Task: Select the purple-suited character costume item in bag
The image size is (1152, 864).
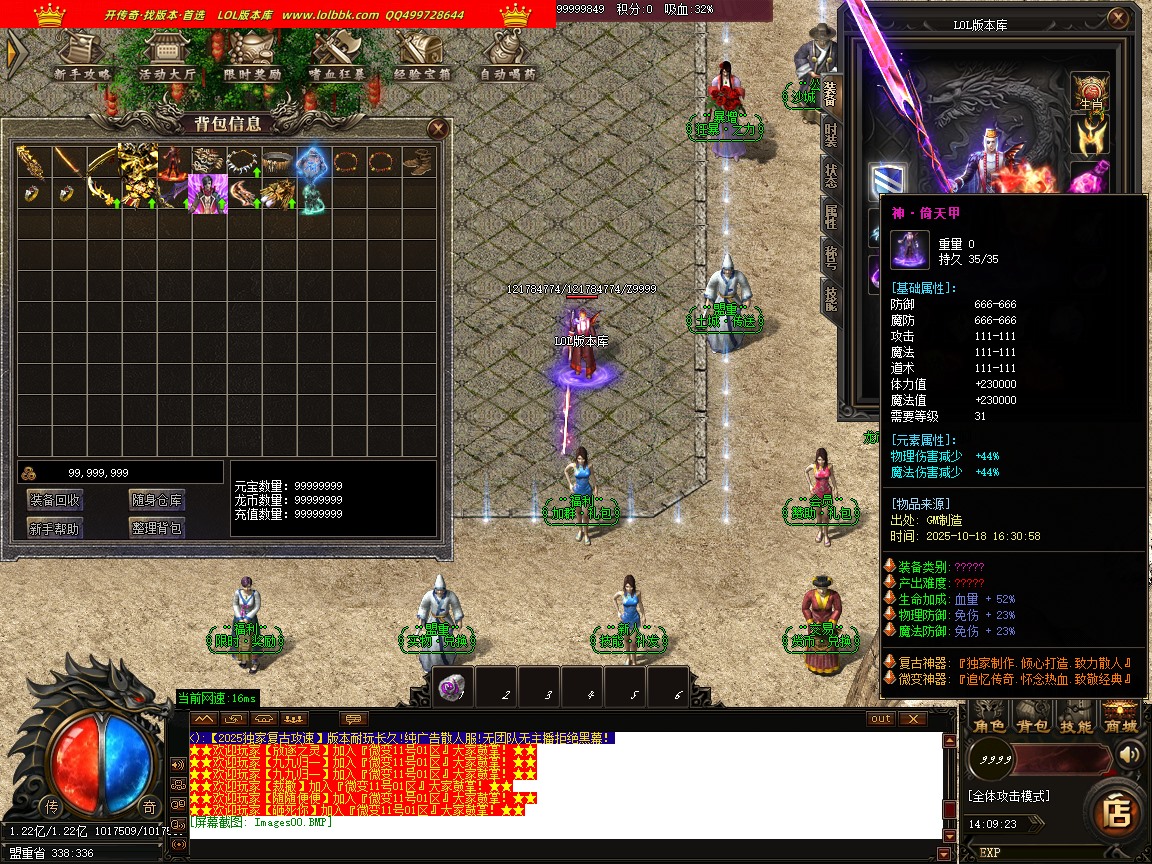Action: pyautogui.click(x=208, y=191)
